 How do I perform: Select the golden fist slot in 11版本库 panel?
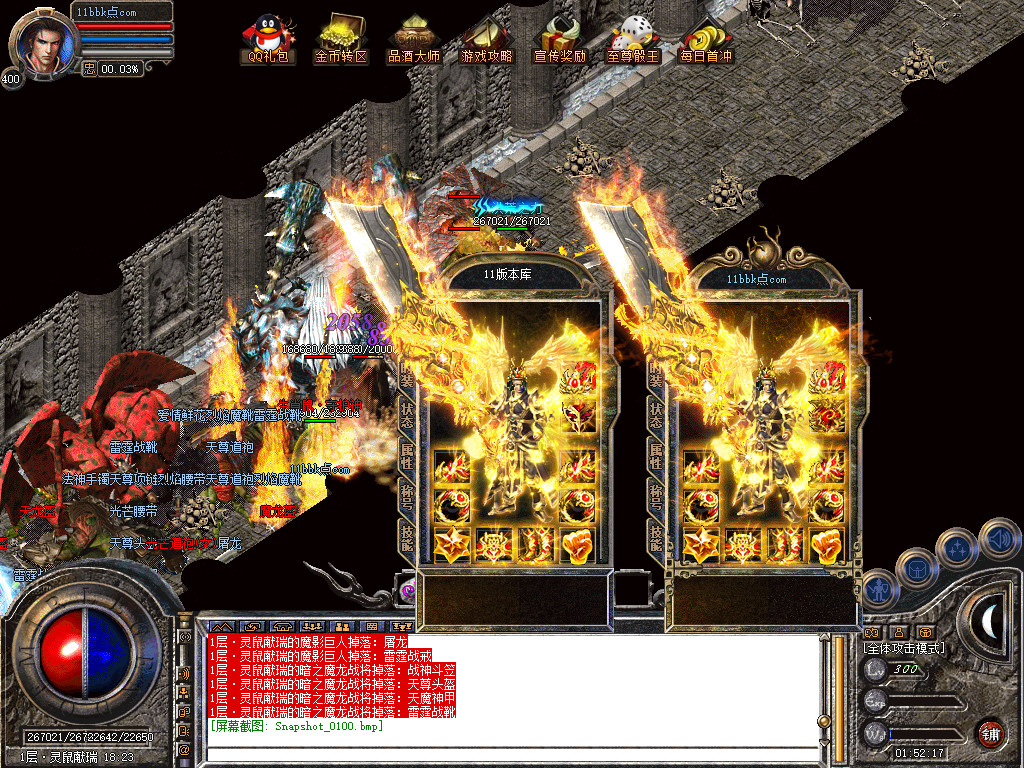(x=578, y=545)
